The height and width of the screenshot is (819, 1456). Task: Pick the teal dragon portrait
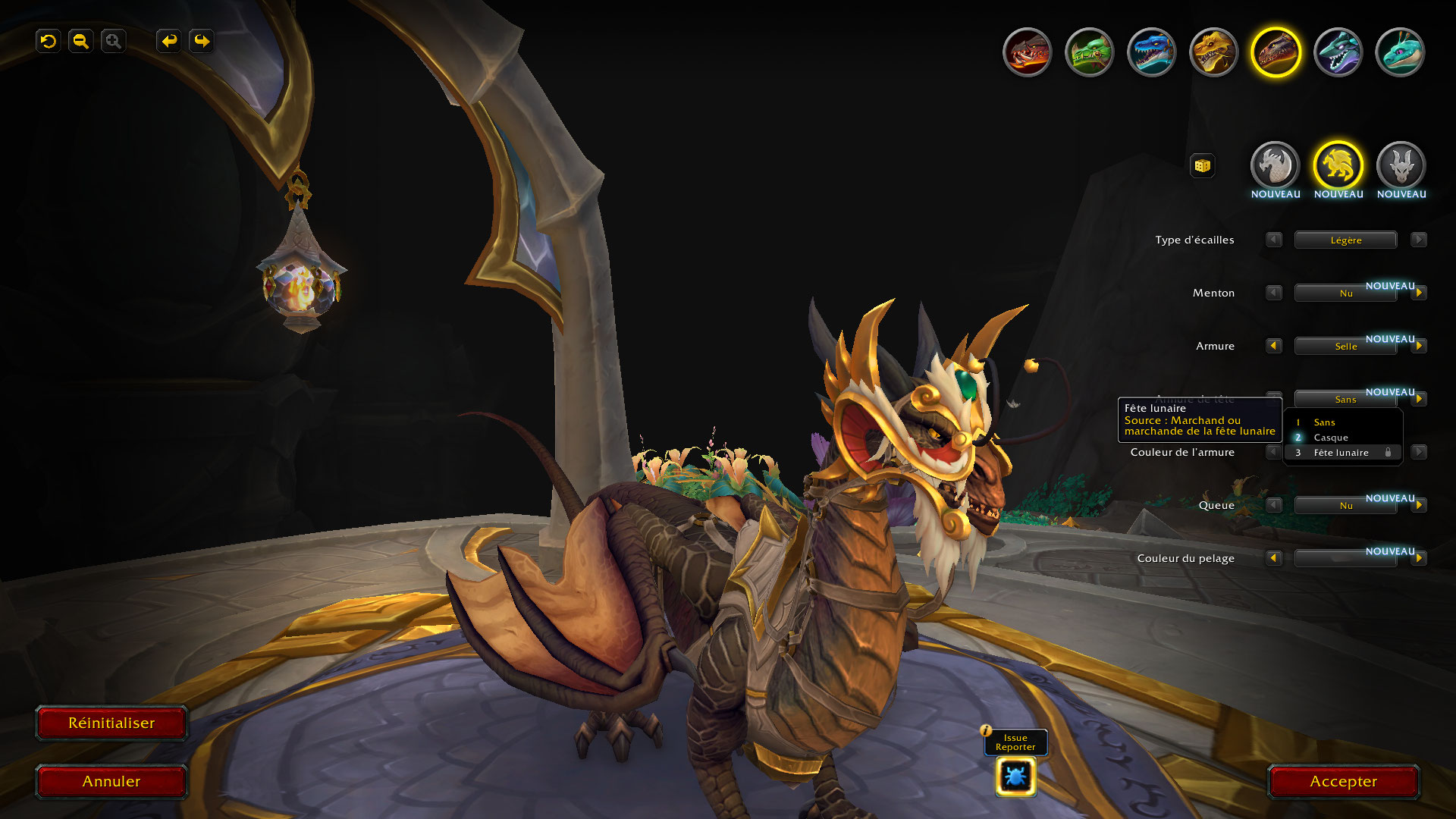[x=1400, y=52]
